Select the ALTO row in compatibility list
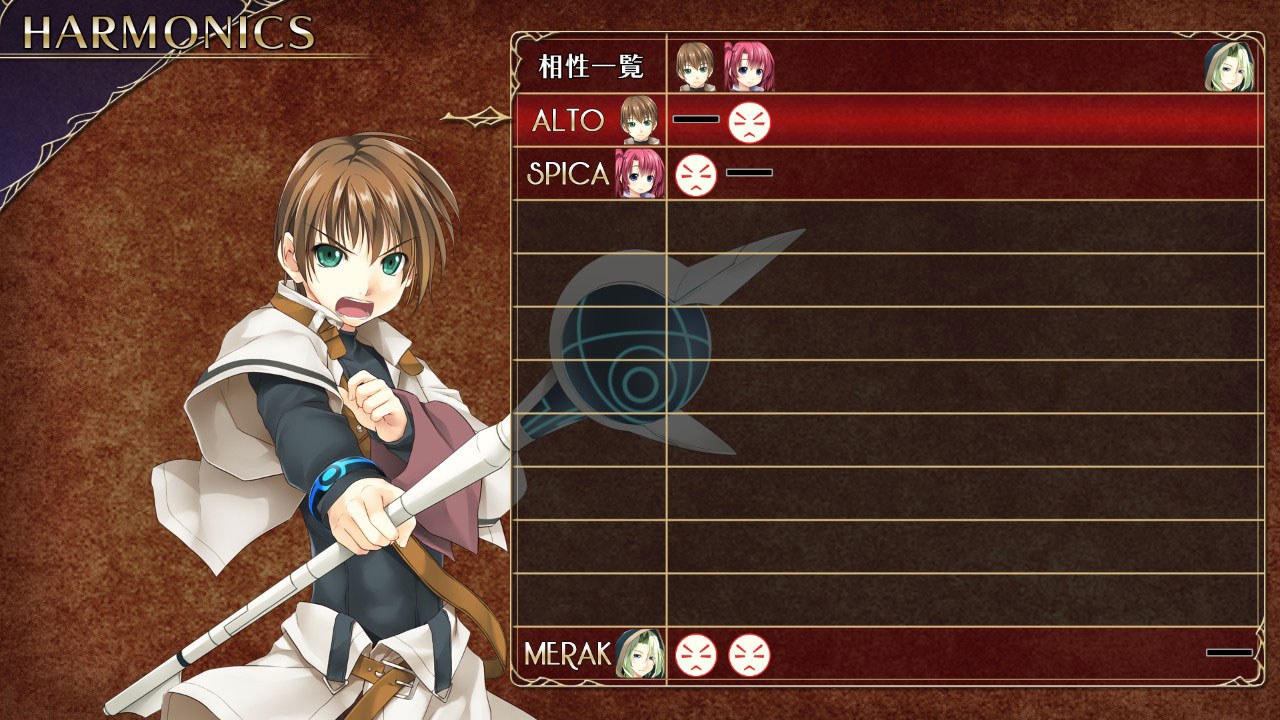The height and width of the screenshot is (720, 1280). pyautogui.click(x=568, y=121)
